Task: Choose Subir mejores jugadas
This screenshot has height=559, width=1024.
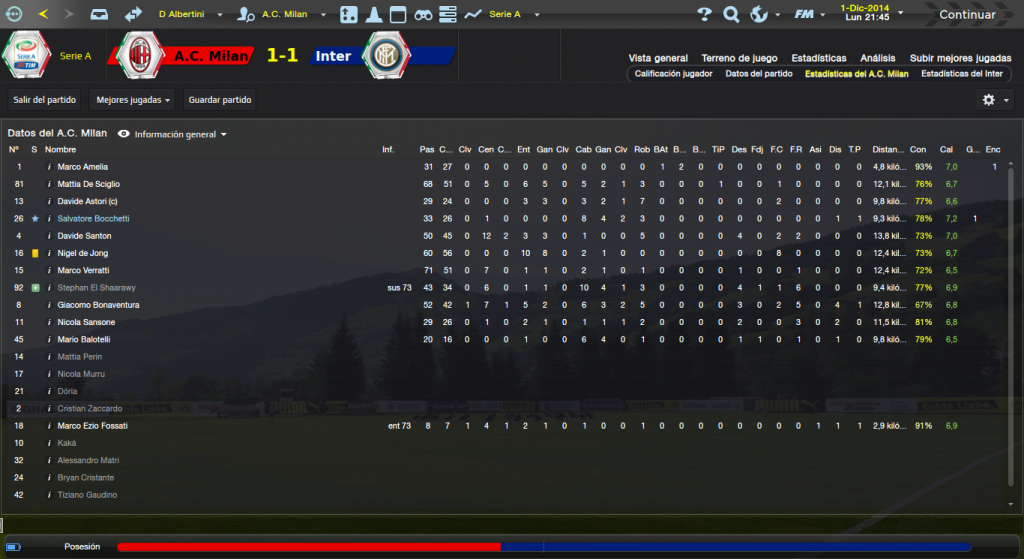Action: click(x=960, y=58)
